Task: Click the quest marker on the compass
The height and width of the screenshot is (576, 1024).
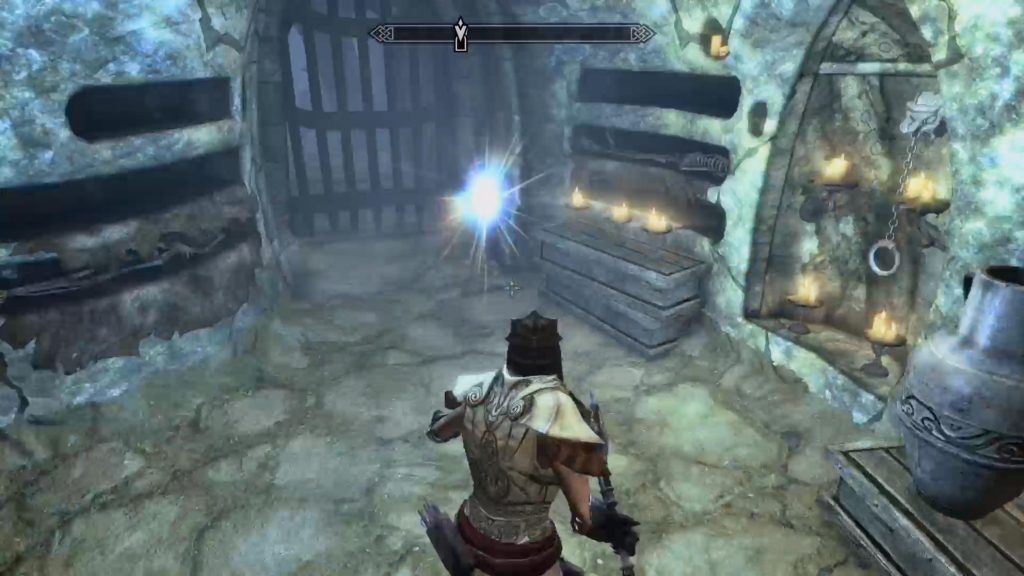Action: coord(460,34)
